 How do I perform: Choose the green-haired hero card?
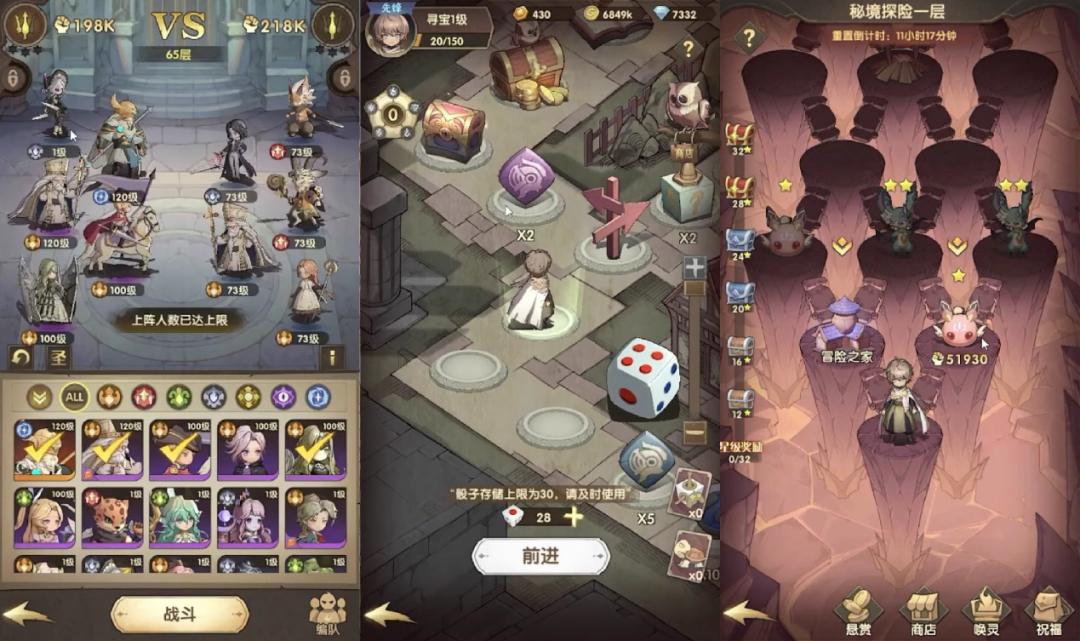coord(179,515)
